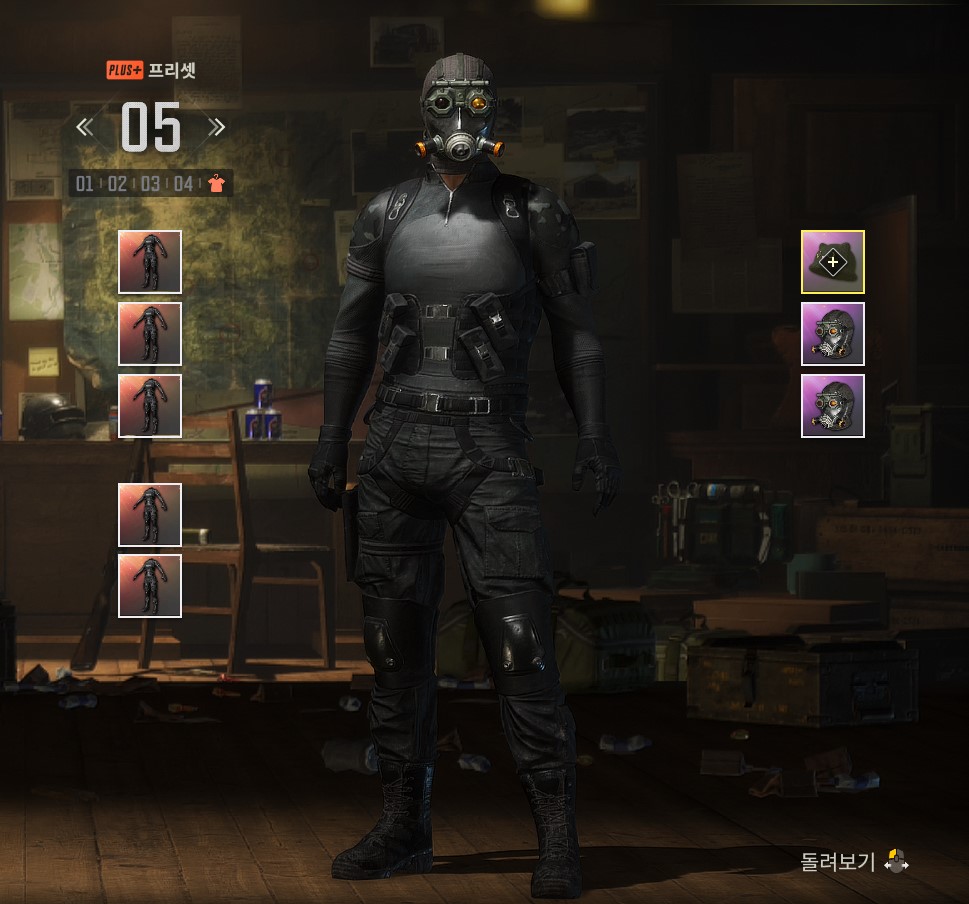969x904 pixels.
Task: Select the yellow-bordered hat slot with plus
Action: click(x=832, y=262)
